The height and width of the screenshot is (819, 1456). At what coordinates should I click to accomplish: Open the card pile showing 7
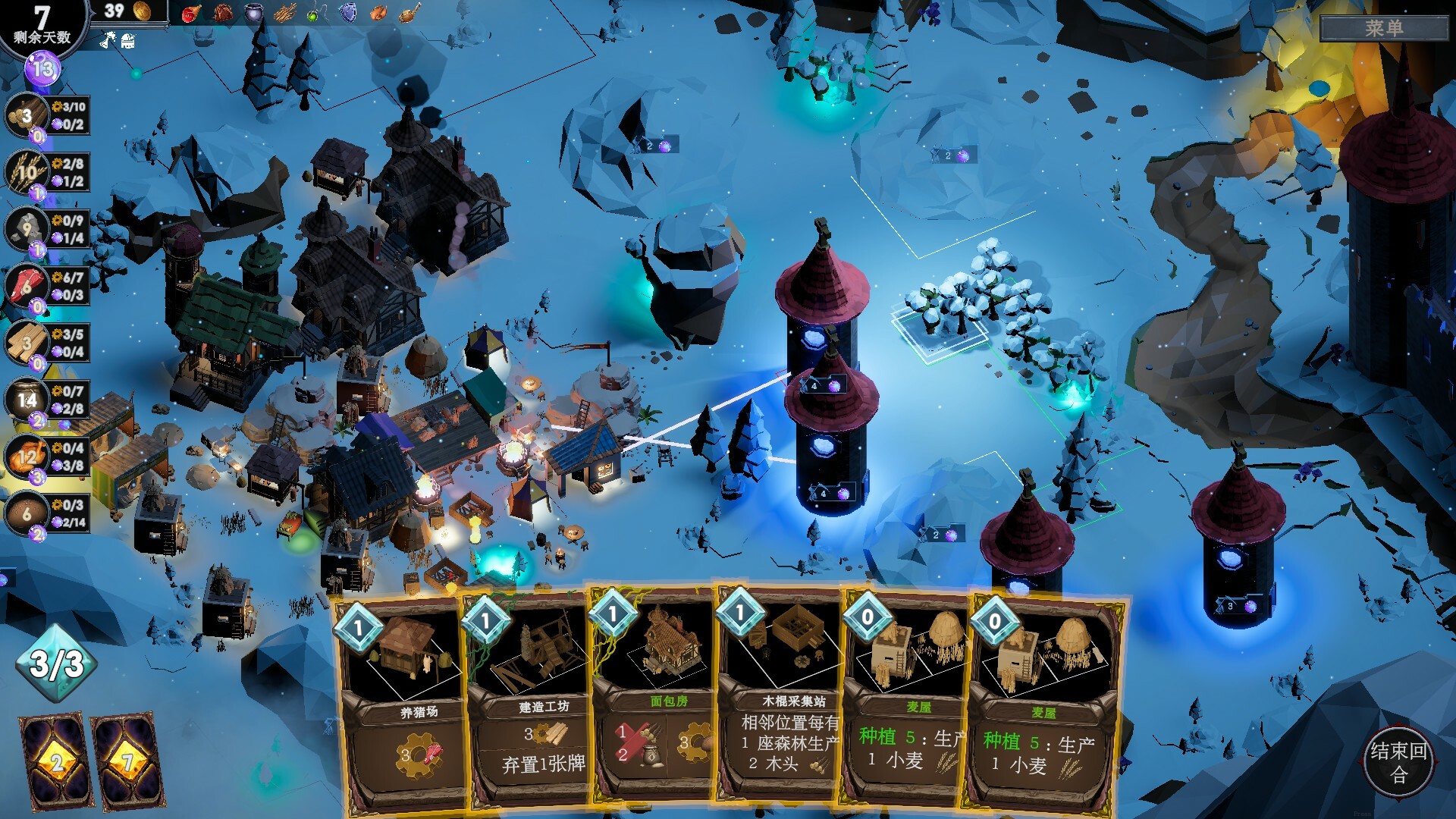click(x=127, y=761)
